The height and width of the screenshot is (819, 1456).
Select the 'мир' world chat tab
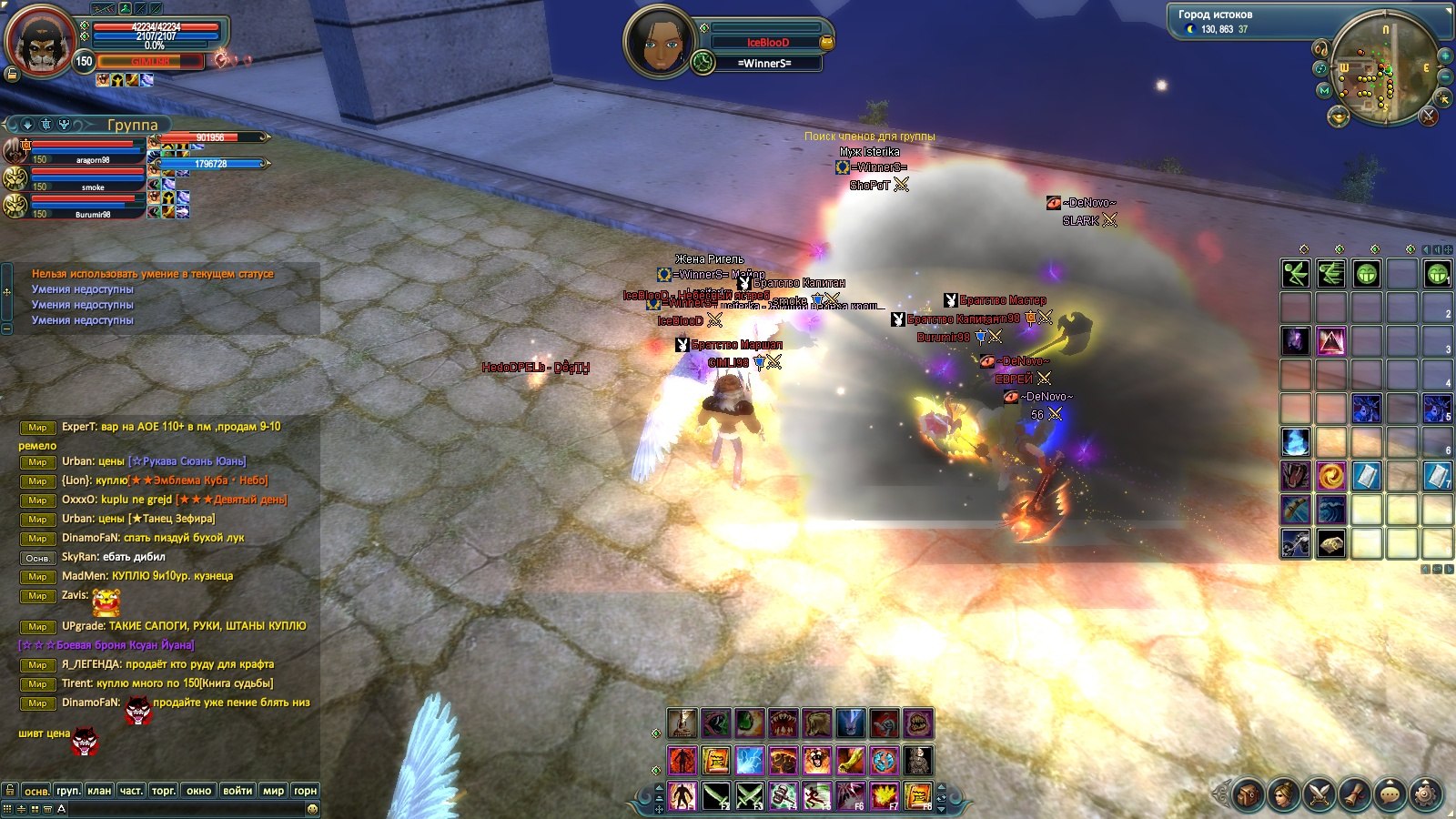coord(273,790)
